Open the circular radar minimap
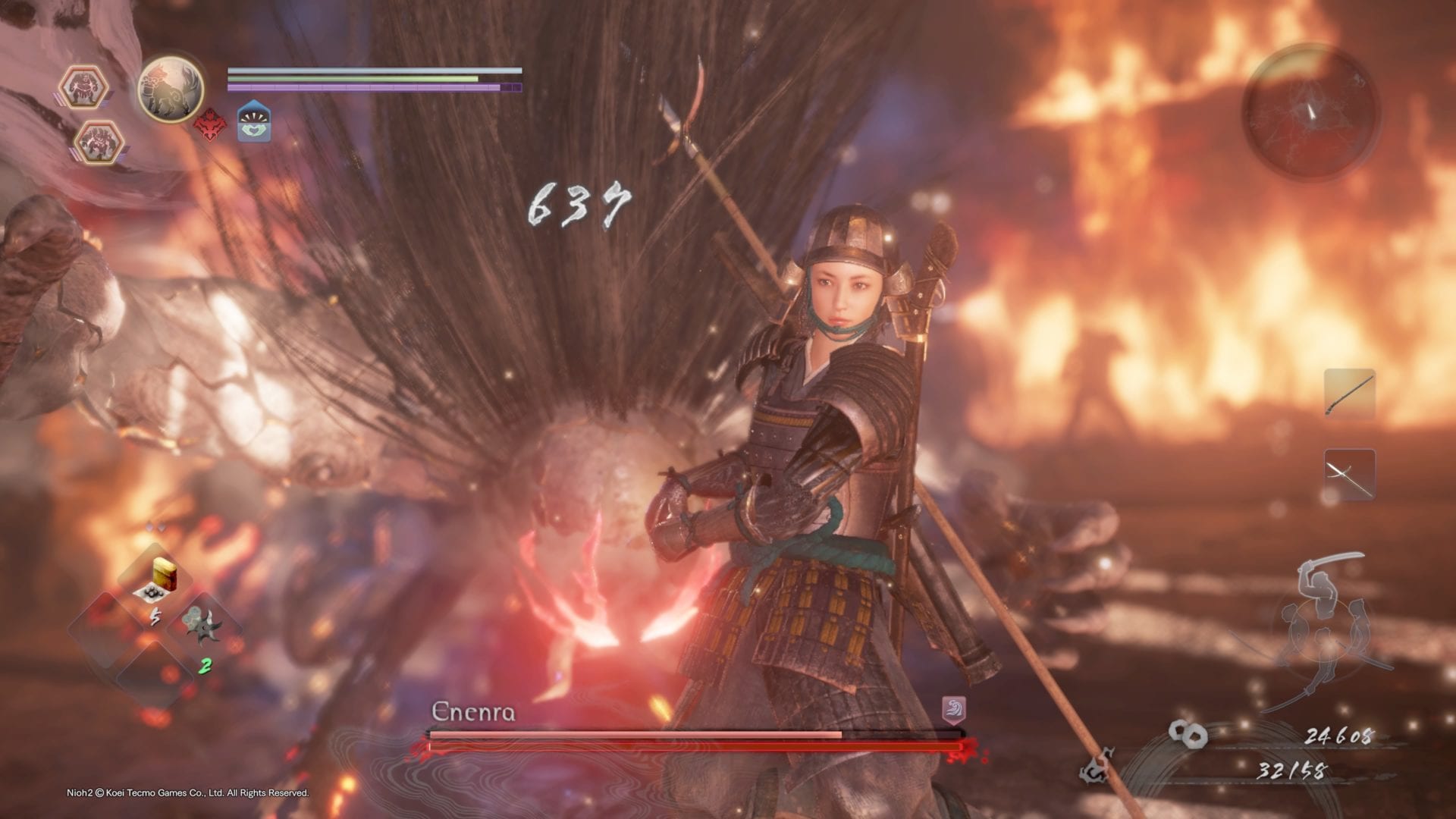 coord(1310,112)
